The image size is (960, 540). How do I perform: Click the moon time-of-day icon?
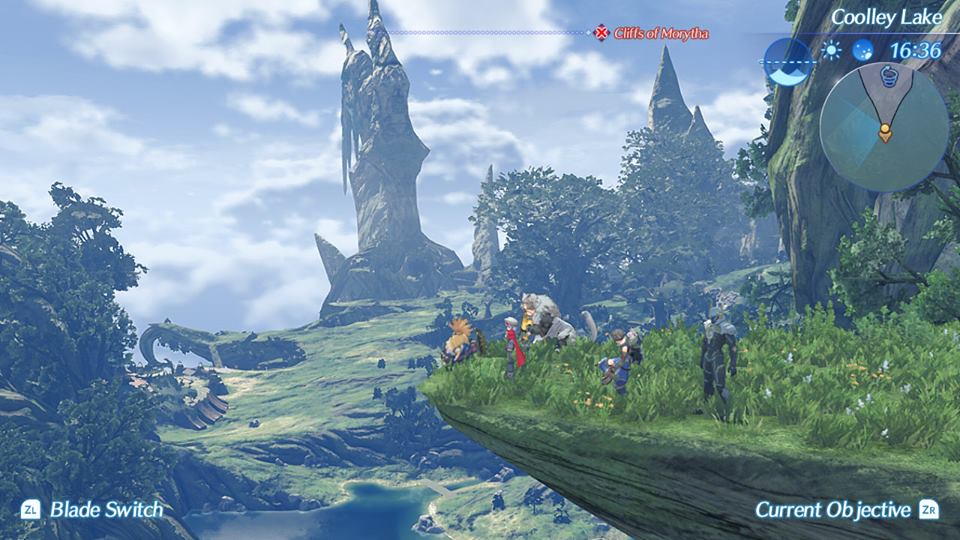pyautogui.click(x=862, y=51)
